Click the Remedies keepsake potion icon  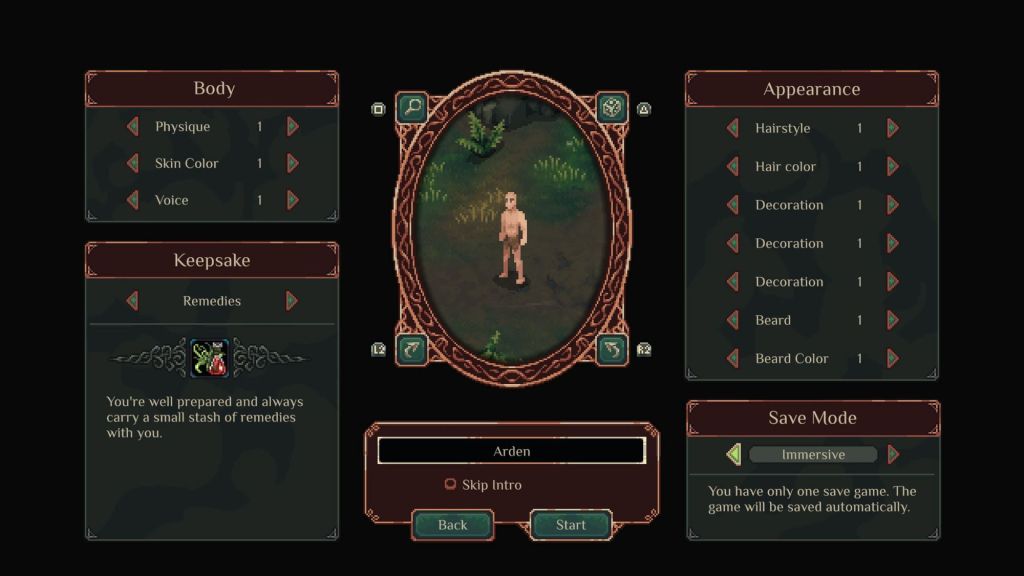pos(209,358)
